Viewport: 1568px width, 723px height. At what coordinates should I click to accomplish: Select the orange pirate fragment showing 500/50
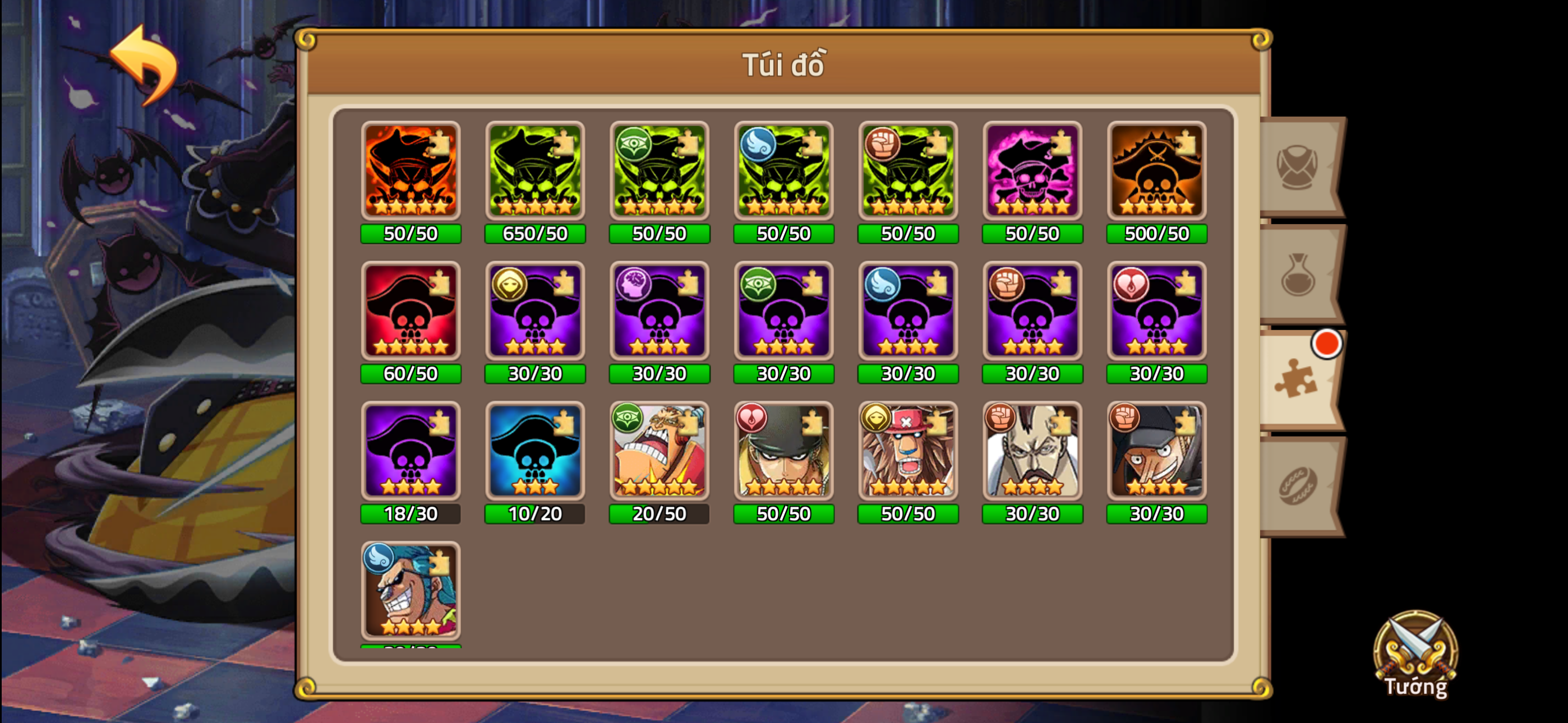tap(1156, 172)
